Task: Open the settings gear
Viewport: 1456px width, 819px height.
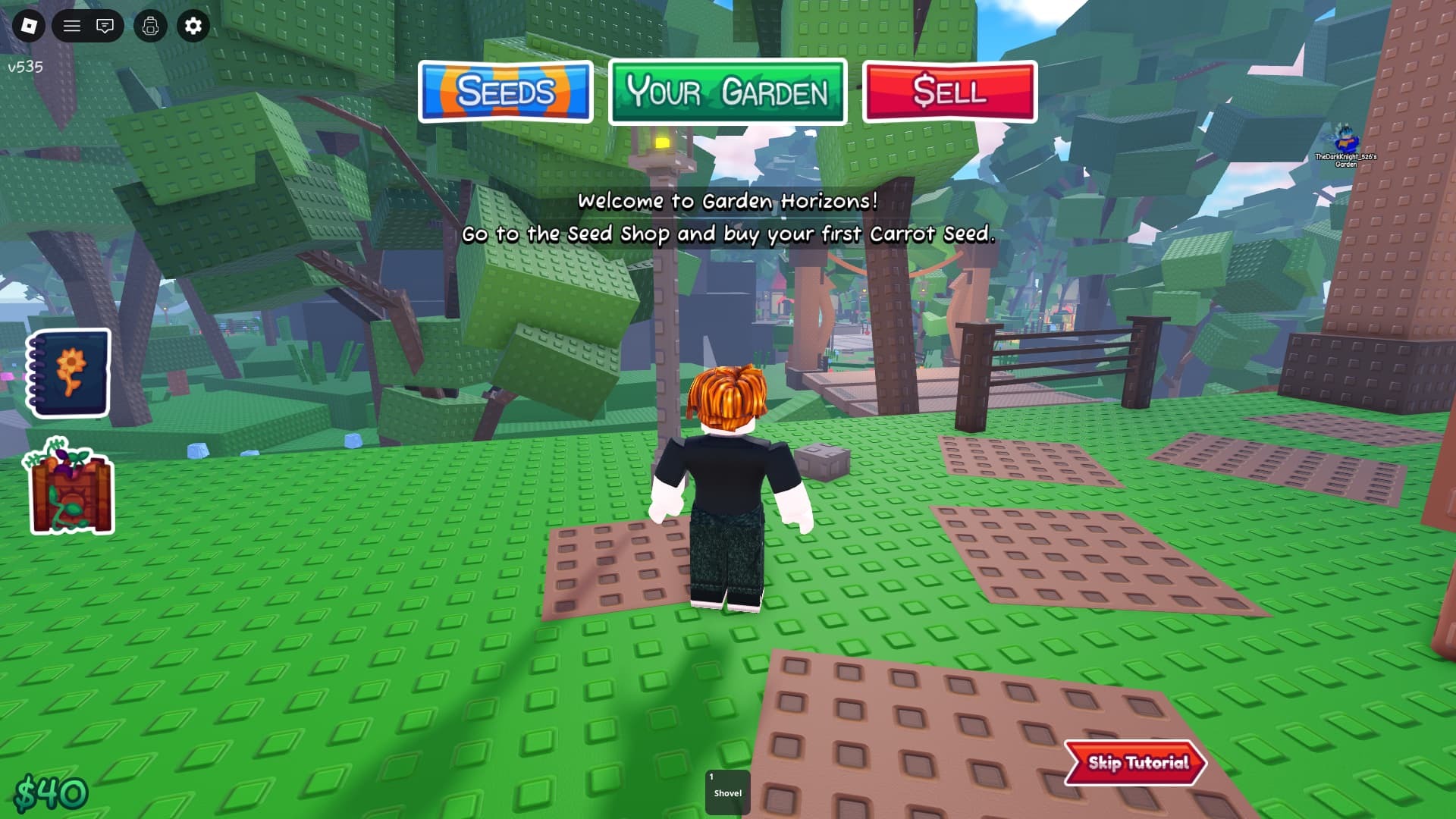Action: 193,26
